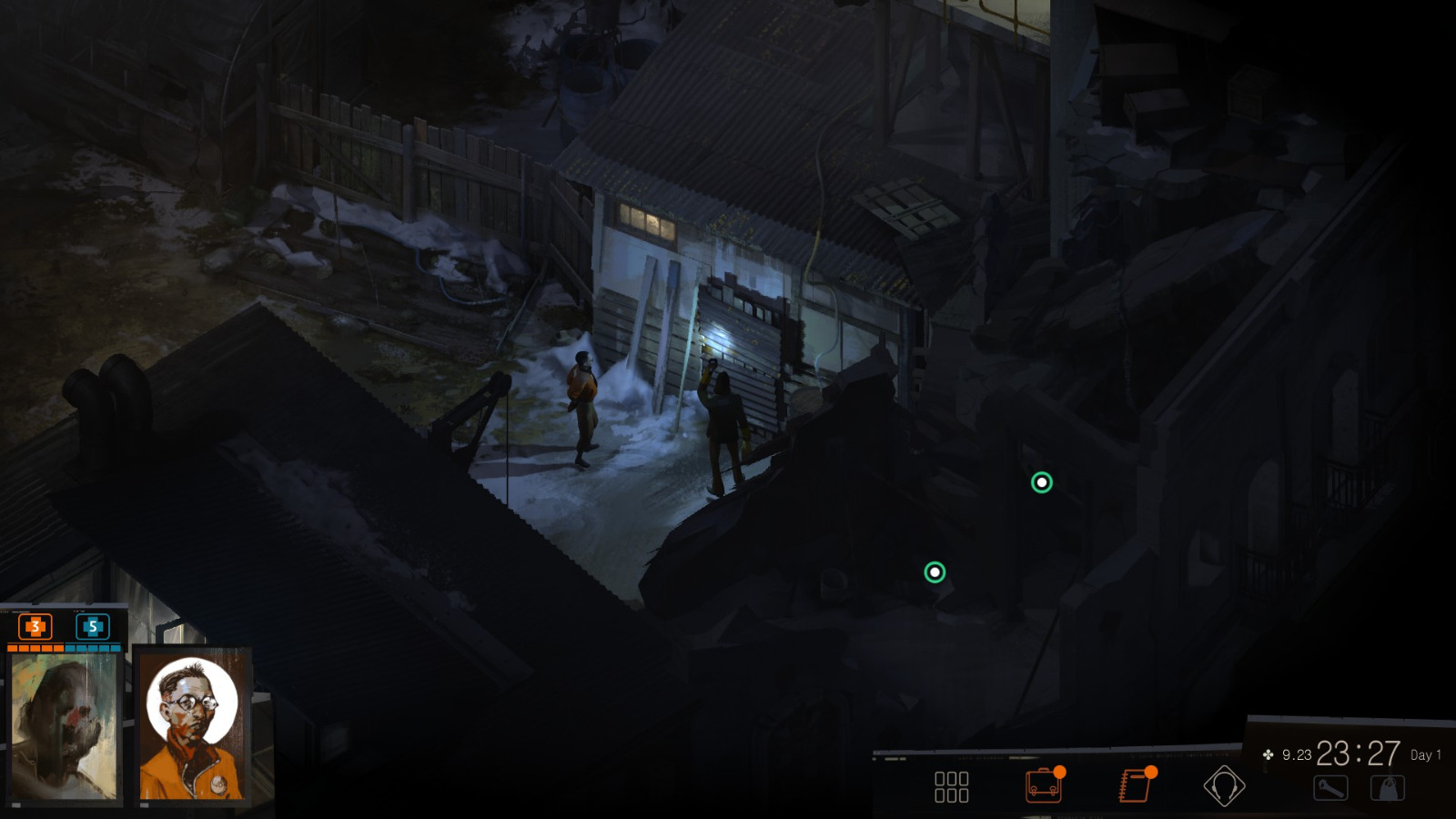Screen dimensions: 1456x819
Task: Click the lower green interaction orb near the debris
Action: point(934,571)
